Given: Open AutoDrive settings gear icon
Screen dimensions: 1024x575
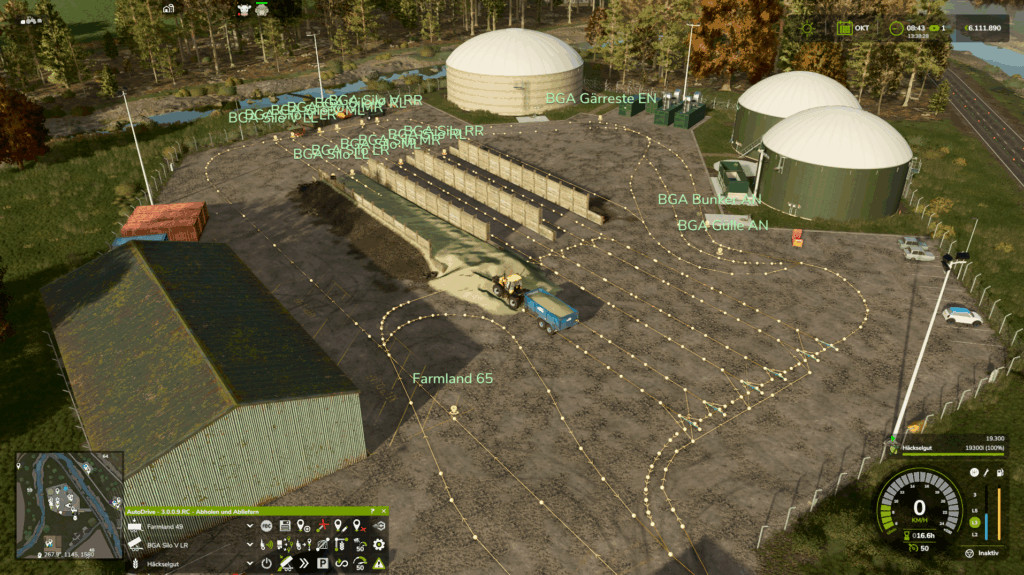Looking at the screenshot, I should [x=379, y=545].
